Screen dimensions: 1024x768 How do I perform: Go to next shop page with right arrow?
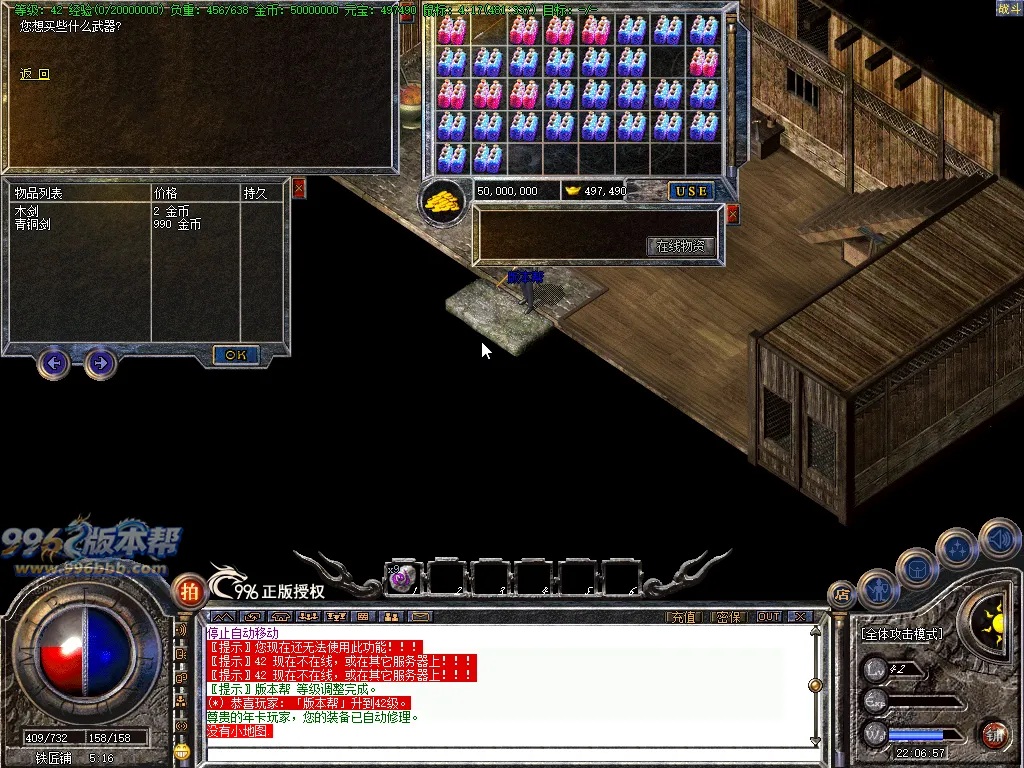click(x=99, y=362)
